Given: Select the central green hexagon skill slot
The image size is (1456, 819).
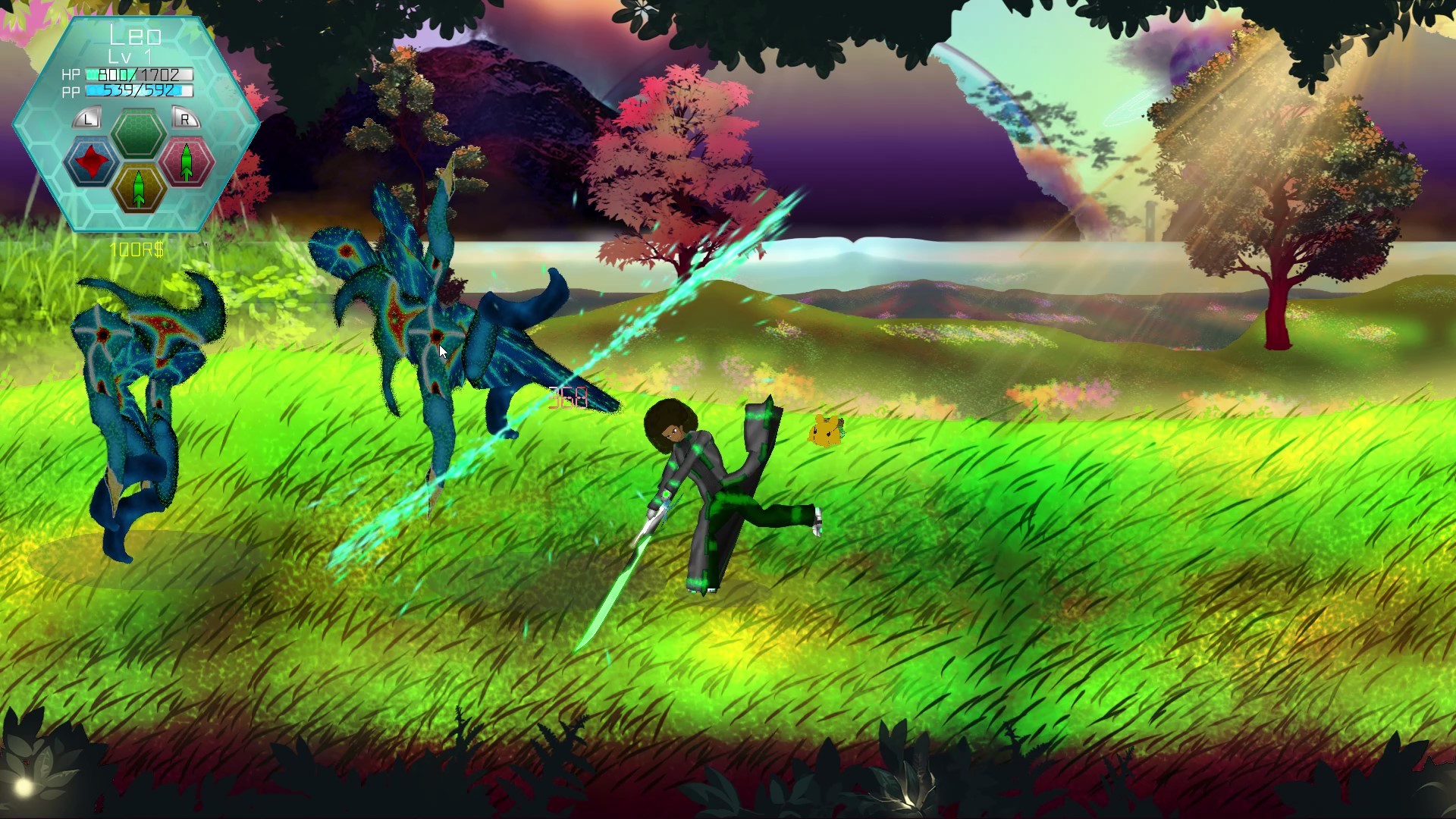Looking at the screenshot, I should (x=139, y=134).
